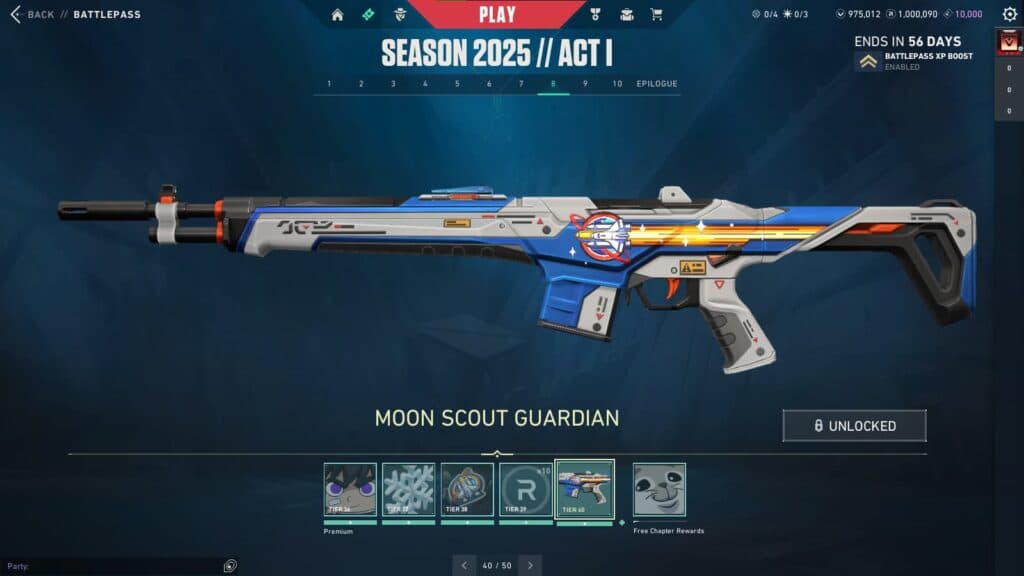1024x576 pixels.
Task: Open the player avatar in social sidebar
Action: [x=1008, y=43]
